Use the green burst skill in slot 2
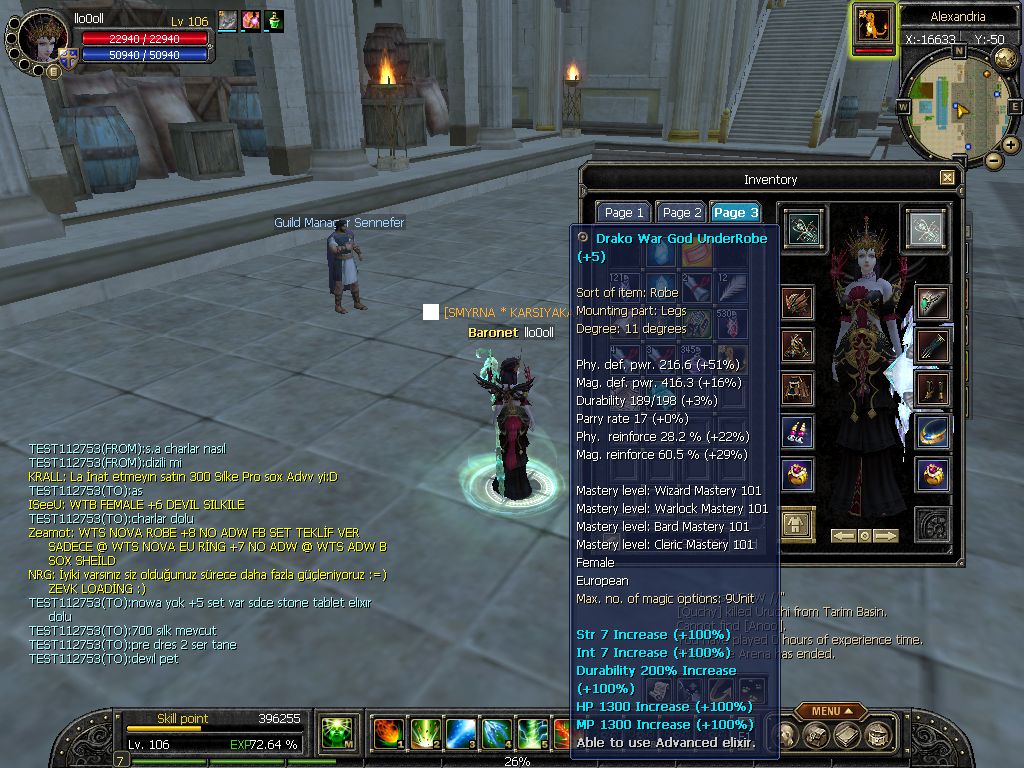Viewport: 1024px width, 768px height. [425, 734]
